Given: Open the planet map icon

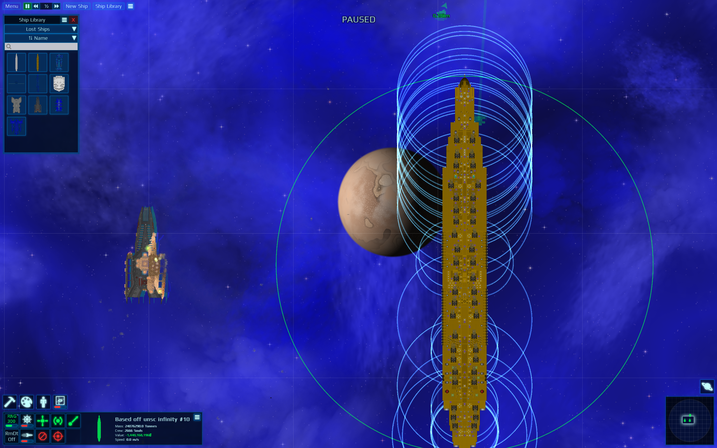Looking at the screenshot, I should [706, 386].
